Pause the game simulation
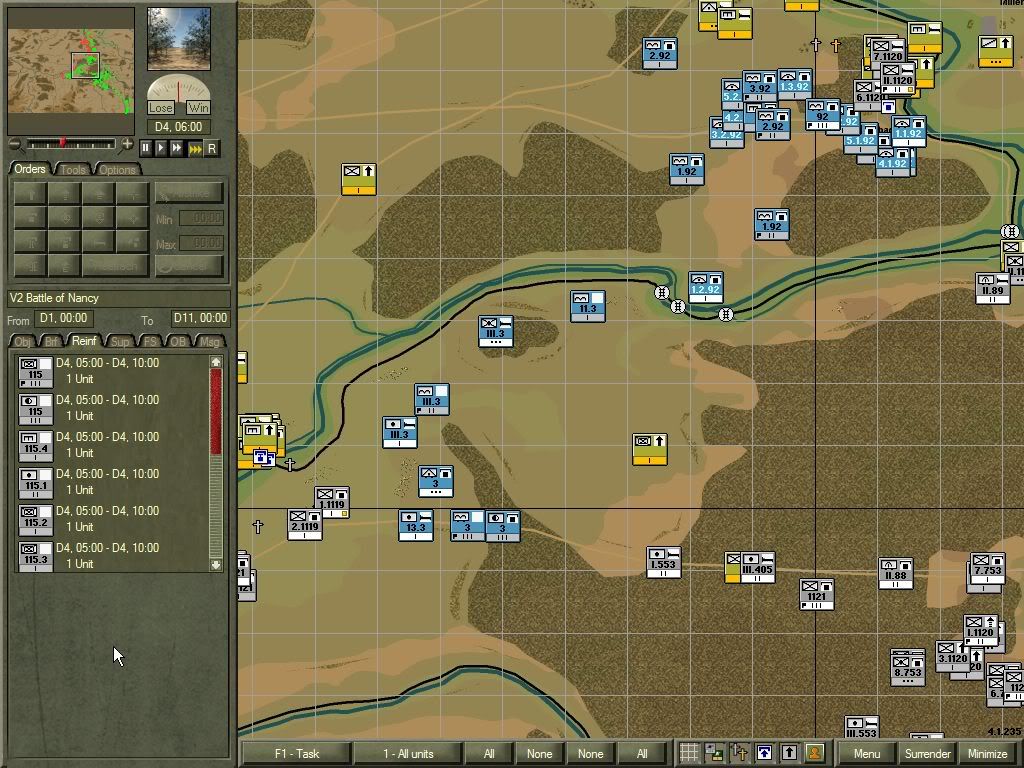Viewport: 1024px width, 768px height. 146,148
